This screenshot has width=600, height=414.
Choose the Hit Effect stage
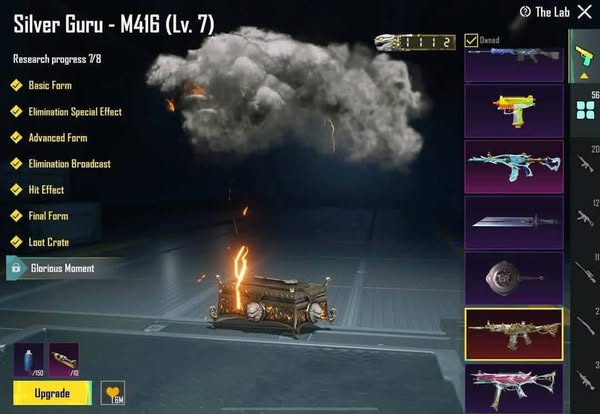(x=46, y=189)
